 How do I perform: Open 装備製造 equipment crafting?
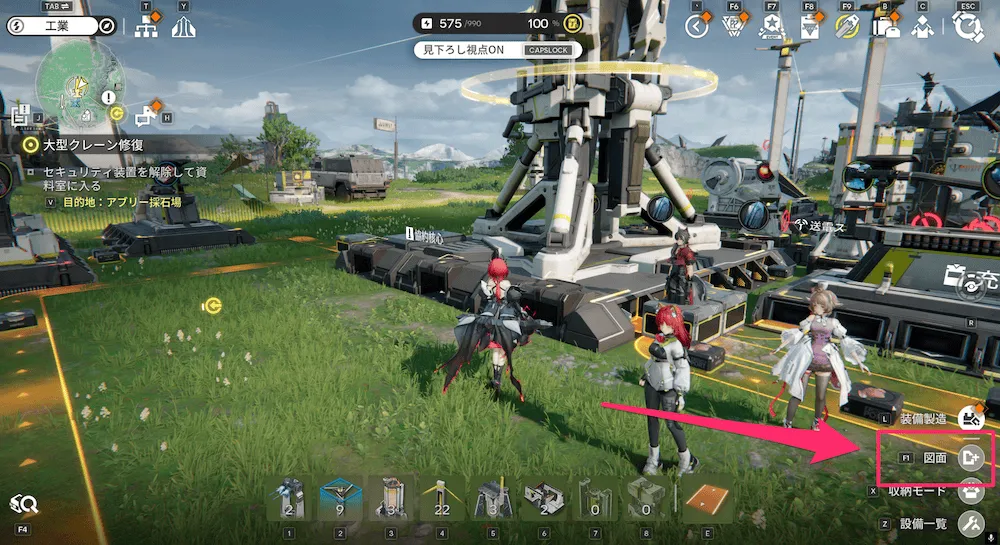[x=970, y=419]
